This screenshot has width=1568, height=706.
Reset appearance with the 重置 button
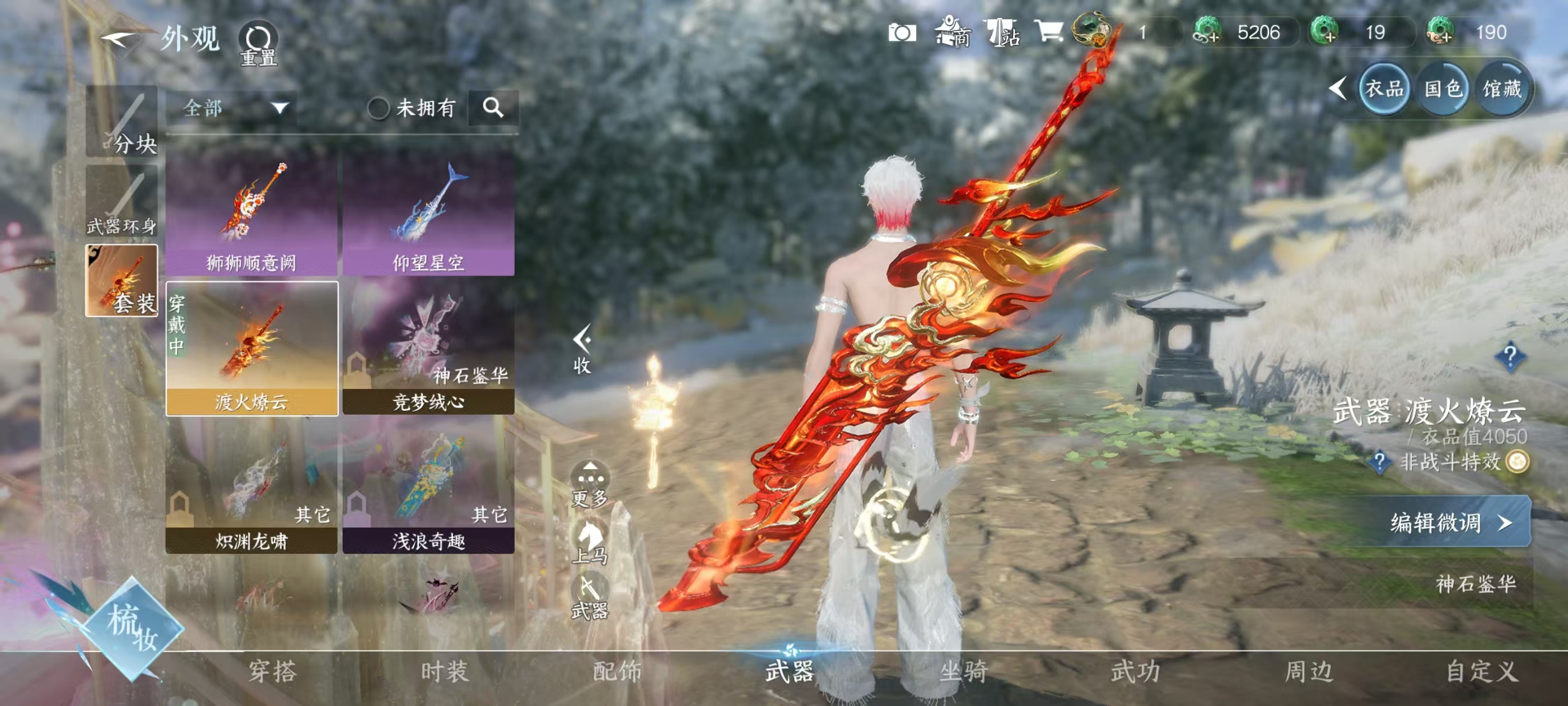pyautogui.click(x=258, y=43)
